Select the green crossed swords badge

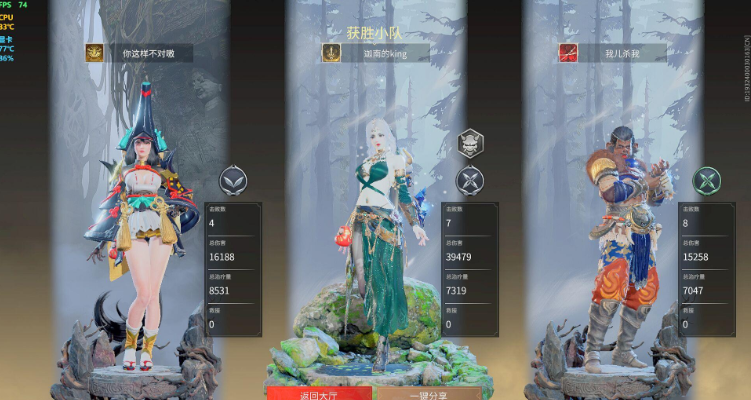tap(707, 180)
